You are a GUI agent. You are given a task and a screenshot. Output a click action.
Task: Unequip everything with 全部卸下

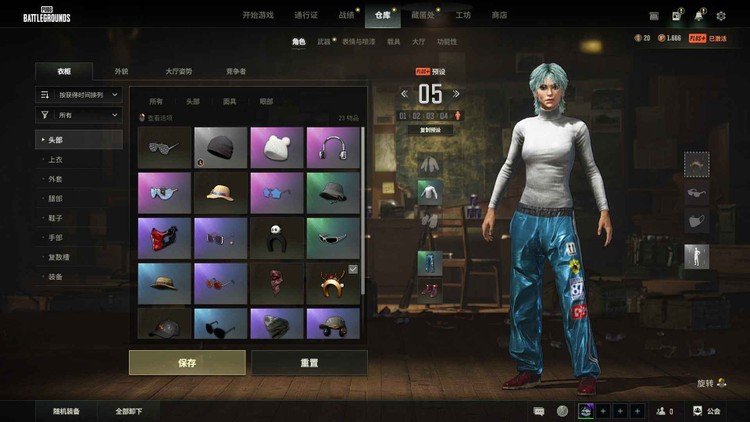pyautogui.click(x=128, y=411)
